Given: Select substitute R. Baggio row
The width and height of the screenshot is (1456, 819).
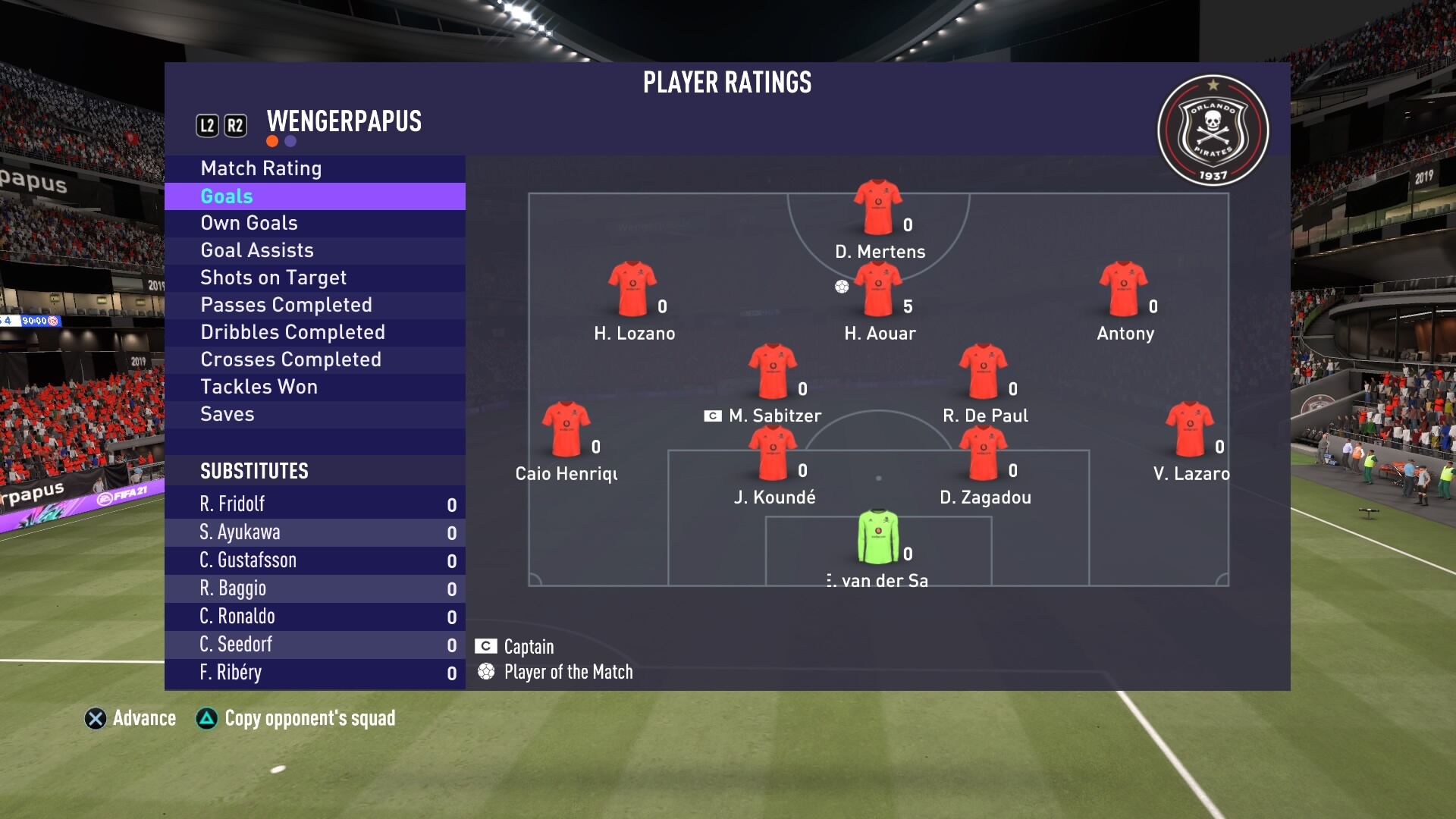Looking at the screenshot, I should tap(315, 588).
